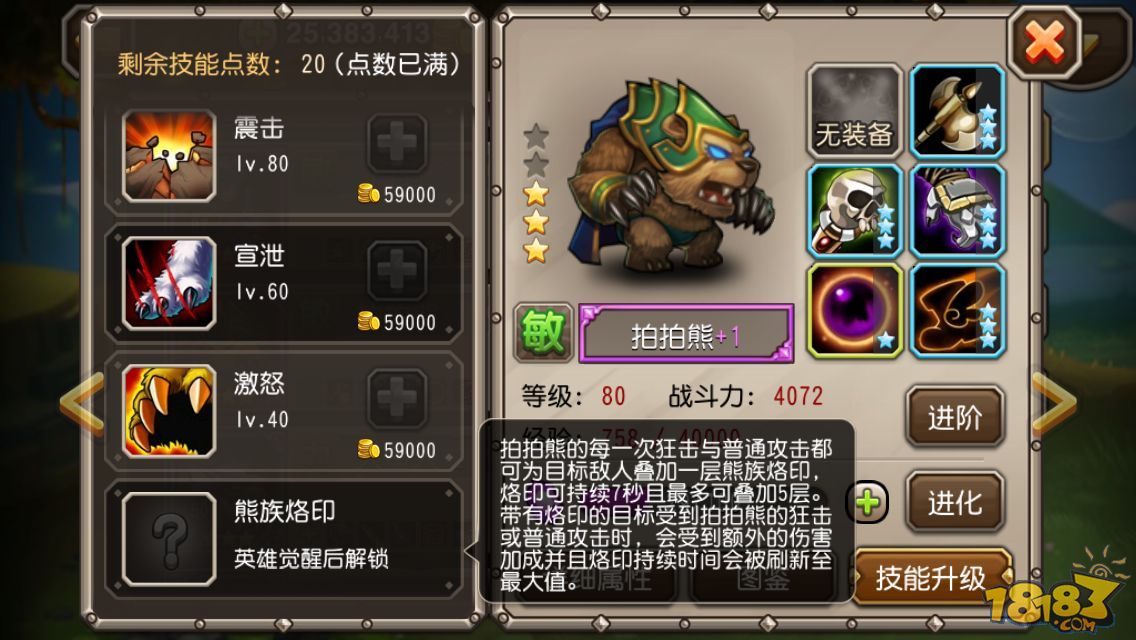Click the 进阶 advance button

[954, 417]
